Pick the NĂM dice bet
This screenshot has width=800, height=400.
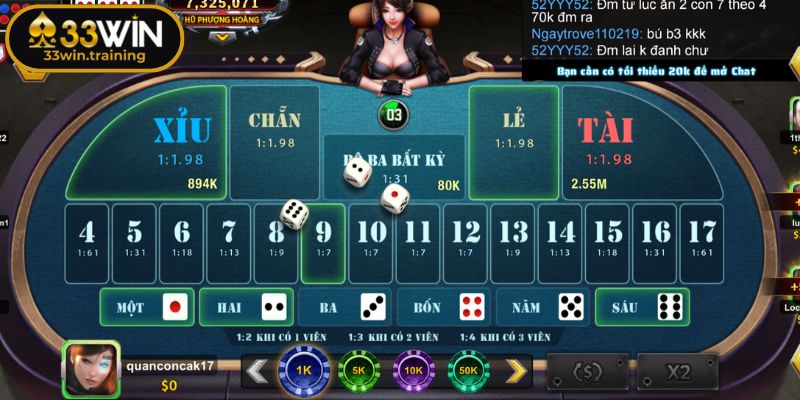(543, 307)
